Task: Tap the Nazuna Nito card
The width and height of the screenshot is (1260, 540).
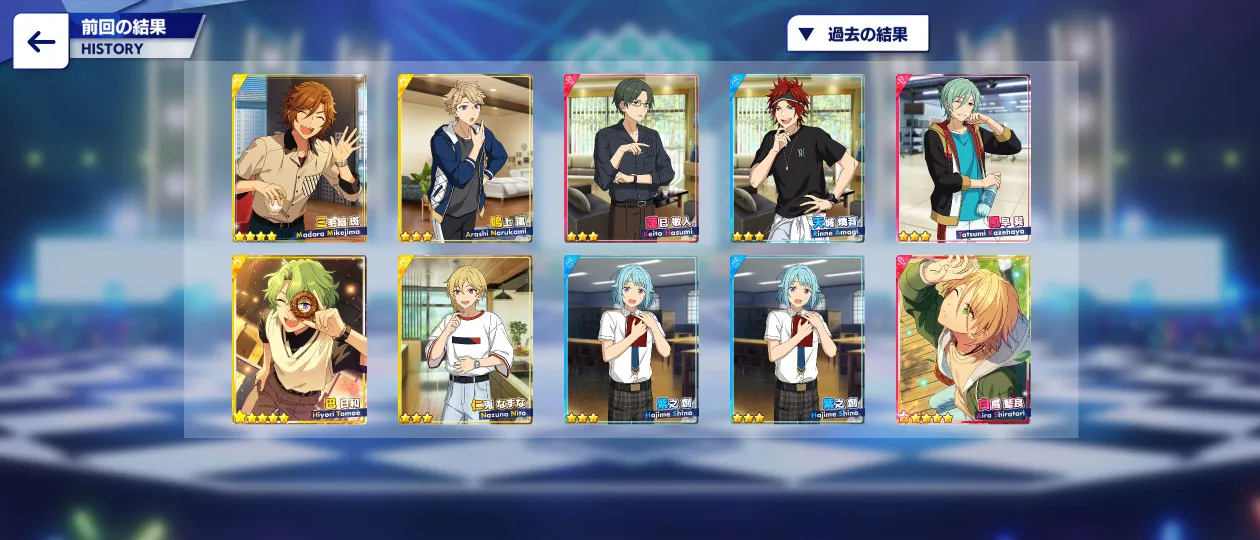Action: coord(465,339)
